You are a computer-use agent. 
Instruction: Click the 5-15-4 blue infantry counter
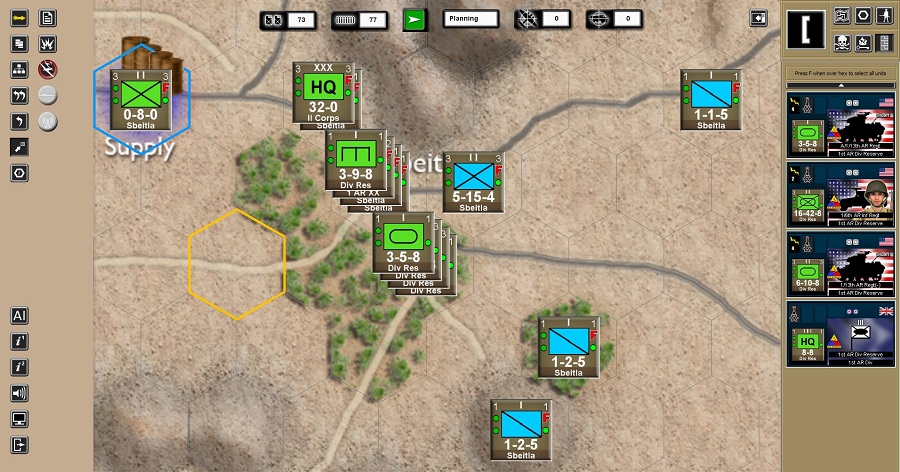pyautogui.click(x=474, y=183)
